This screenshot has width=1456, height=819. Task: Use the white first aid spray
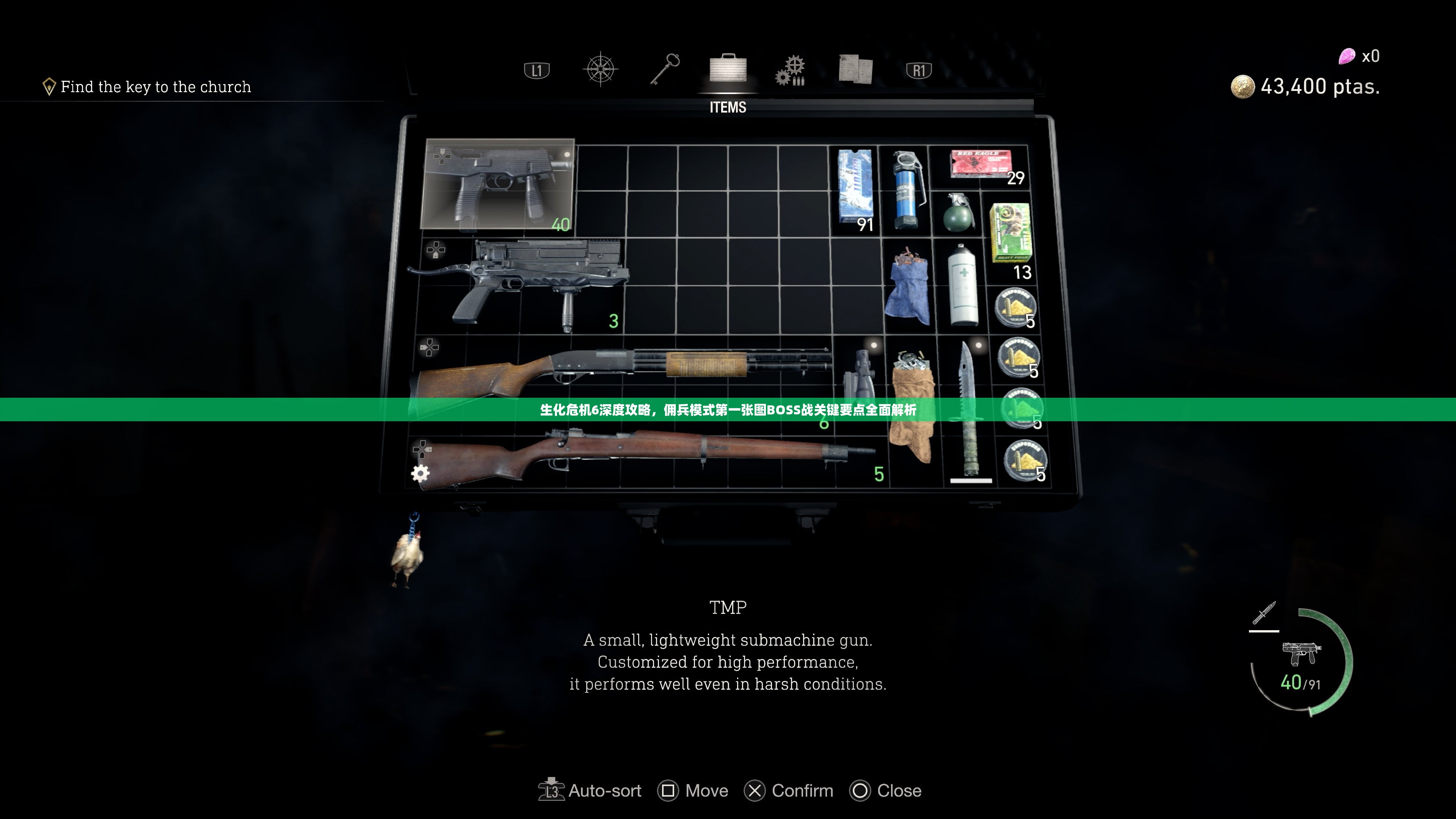click(x=963, y=286)
